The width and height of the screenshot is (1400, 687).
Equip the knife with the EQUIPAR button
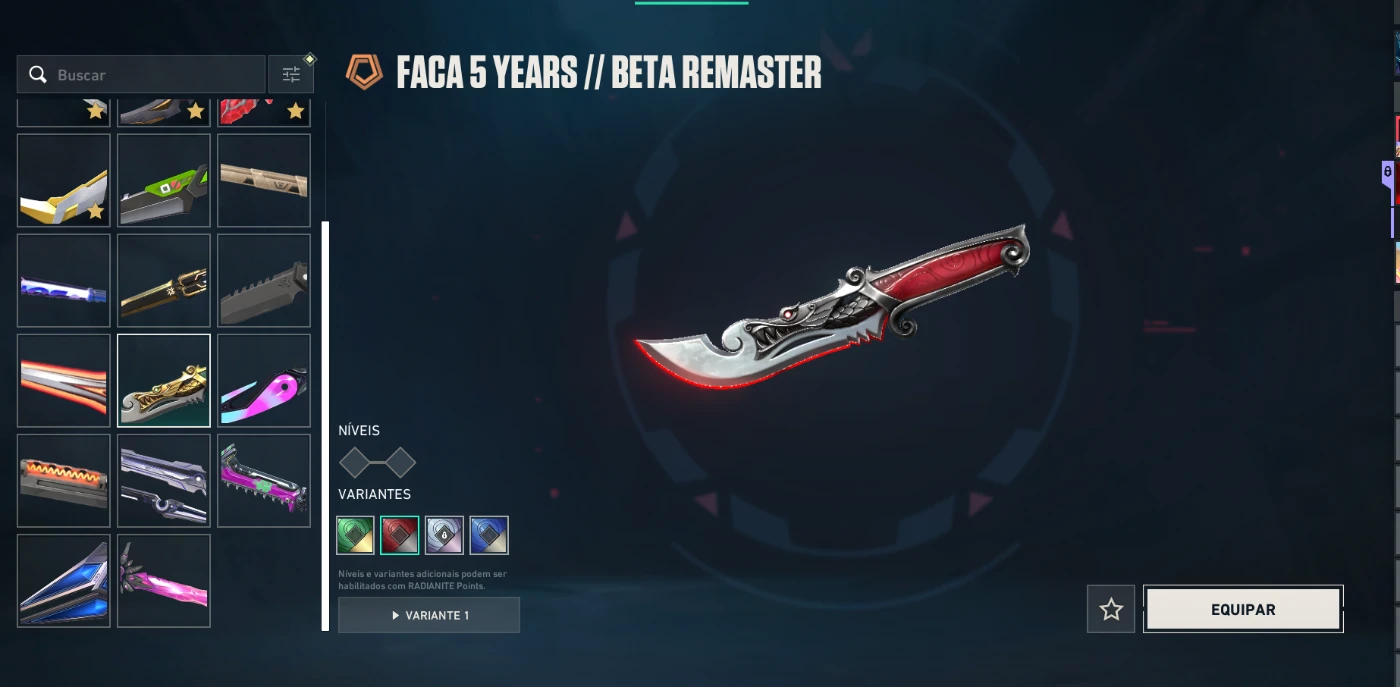(1243, 609)
